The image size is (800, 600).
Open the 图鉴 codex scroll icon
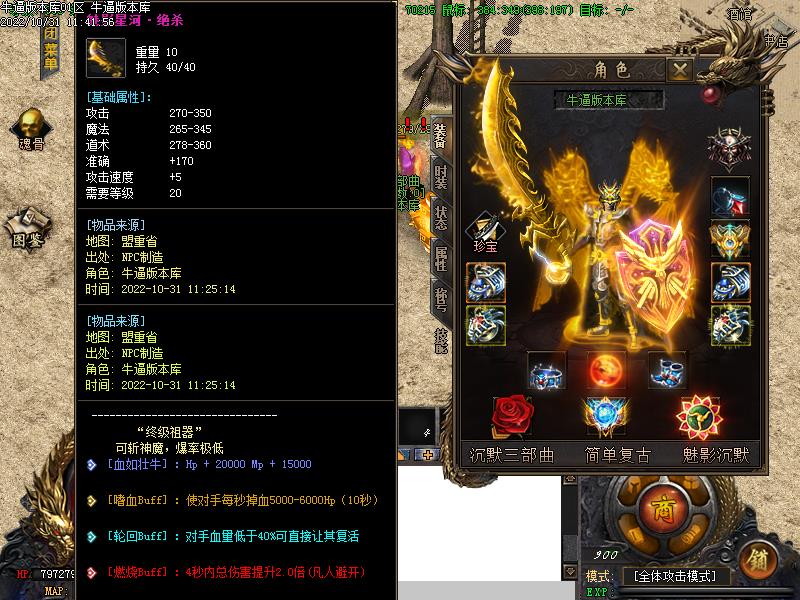click(x=29, y=227)
